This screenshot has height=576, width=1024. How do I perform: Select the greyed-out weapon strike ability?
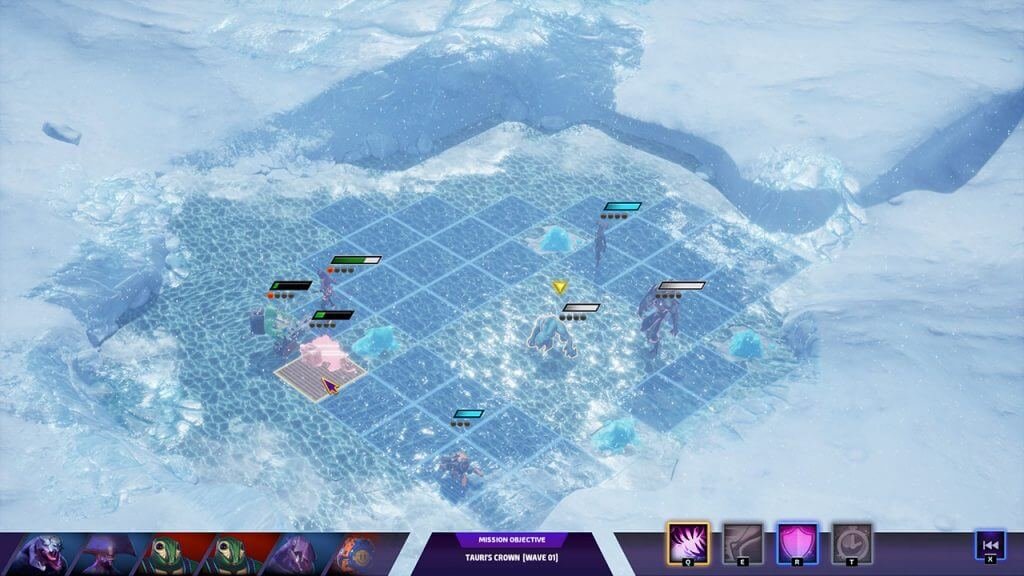pos(742,544)
